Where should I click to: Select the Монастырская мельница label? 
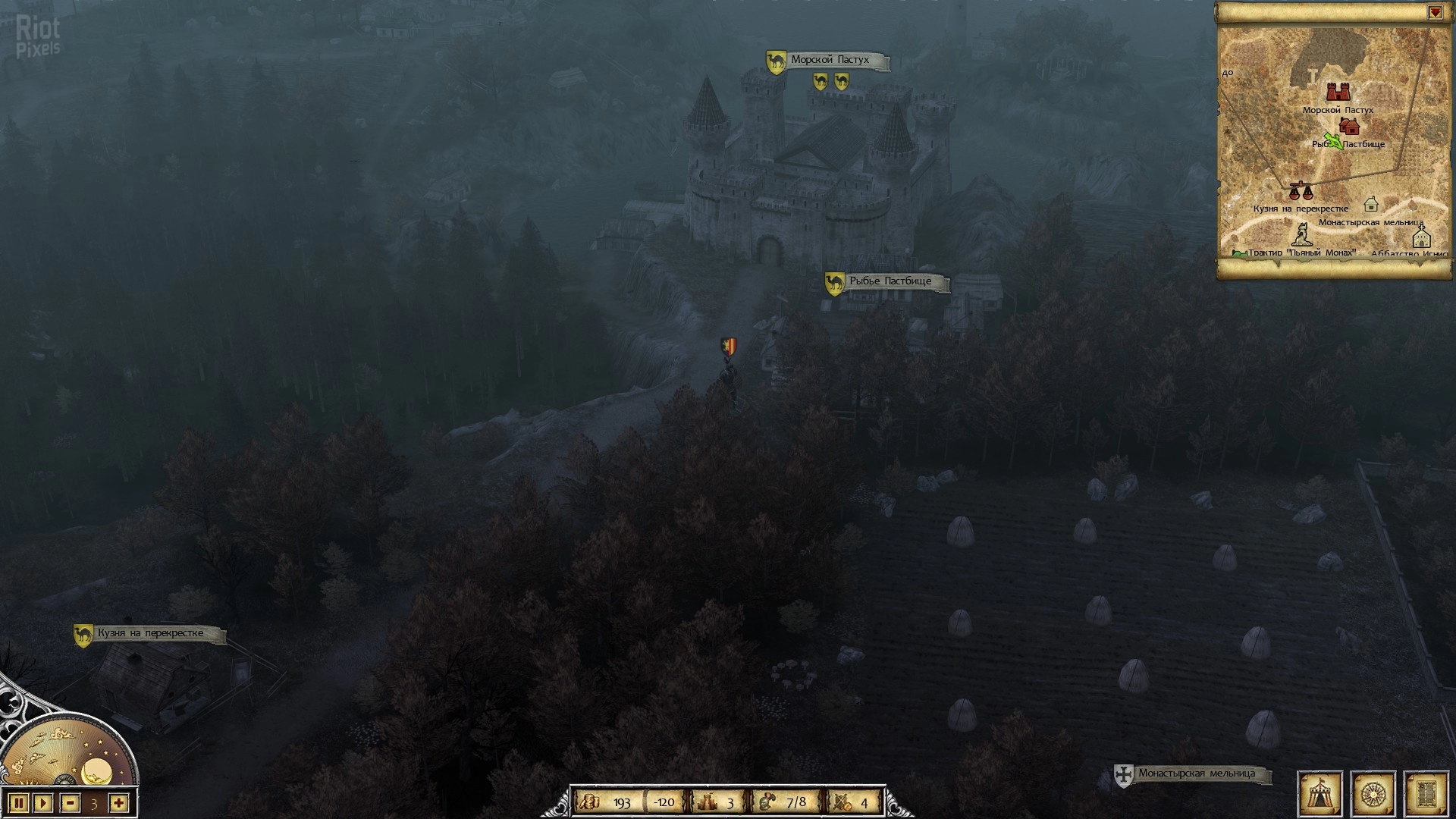(x=1195, y=773)
